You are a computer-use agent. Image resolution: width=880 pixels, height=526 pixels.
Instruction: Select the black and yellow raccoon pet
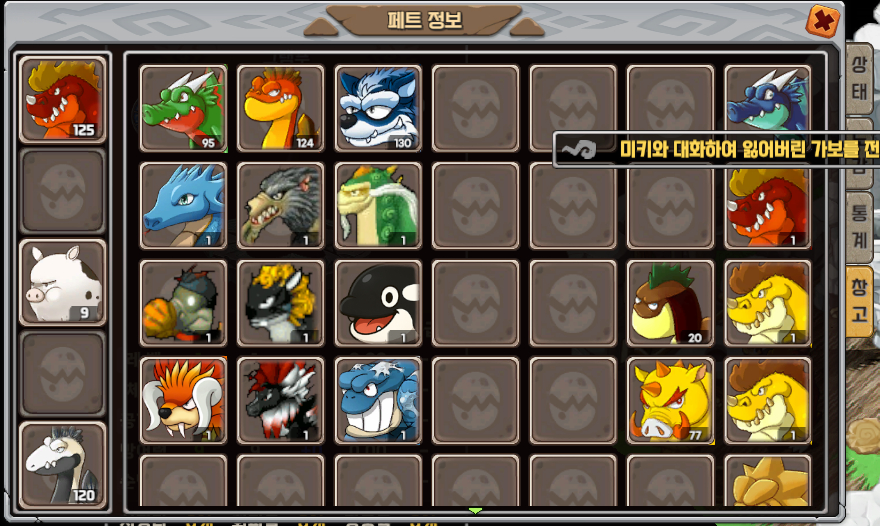point(280,303)
